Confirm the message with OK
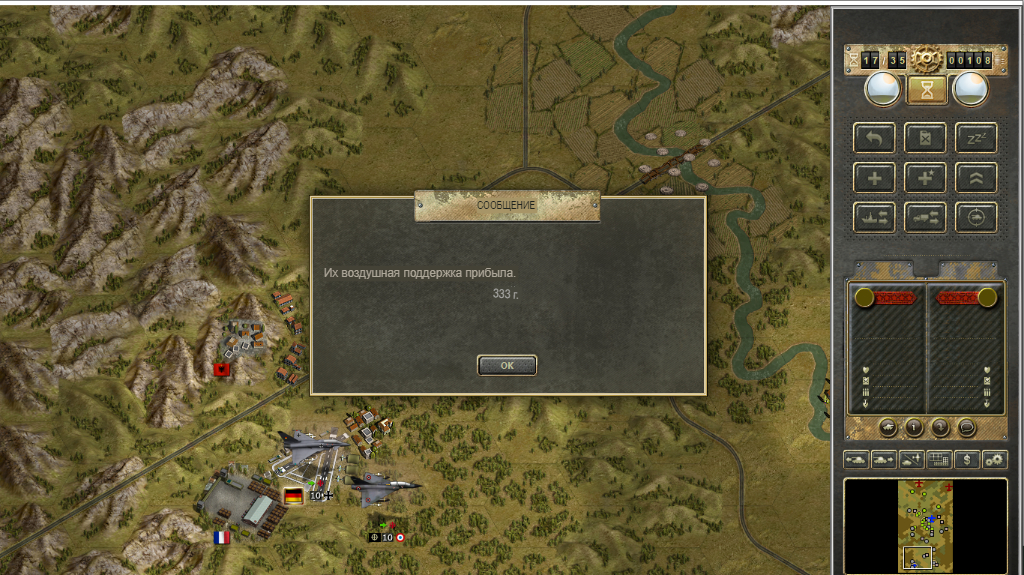 coord(507,365)
